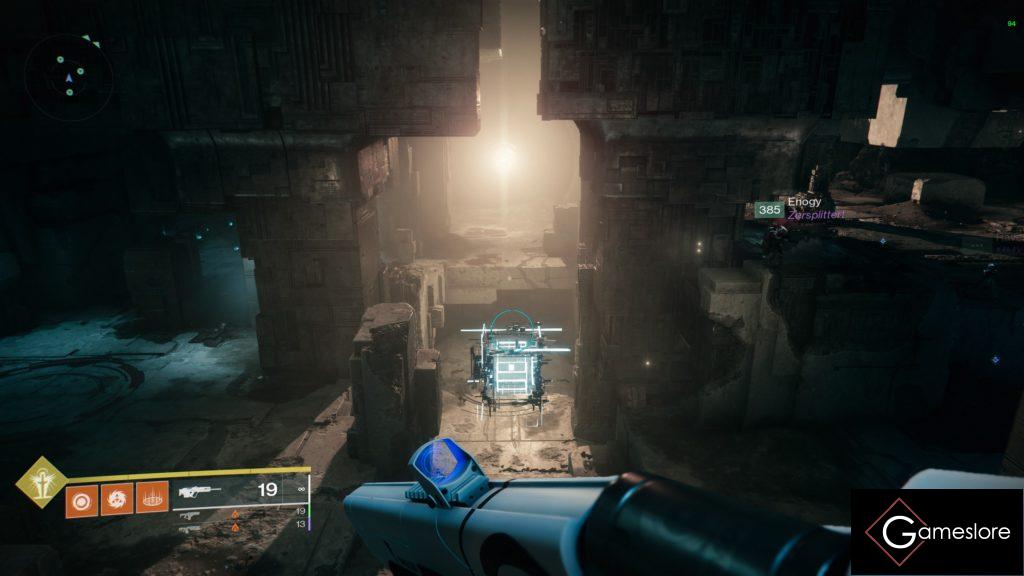Select the orange grenade ability icon
1024x576 pixels.
pyautogui.click(x=82, y=498)
